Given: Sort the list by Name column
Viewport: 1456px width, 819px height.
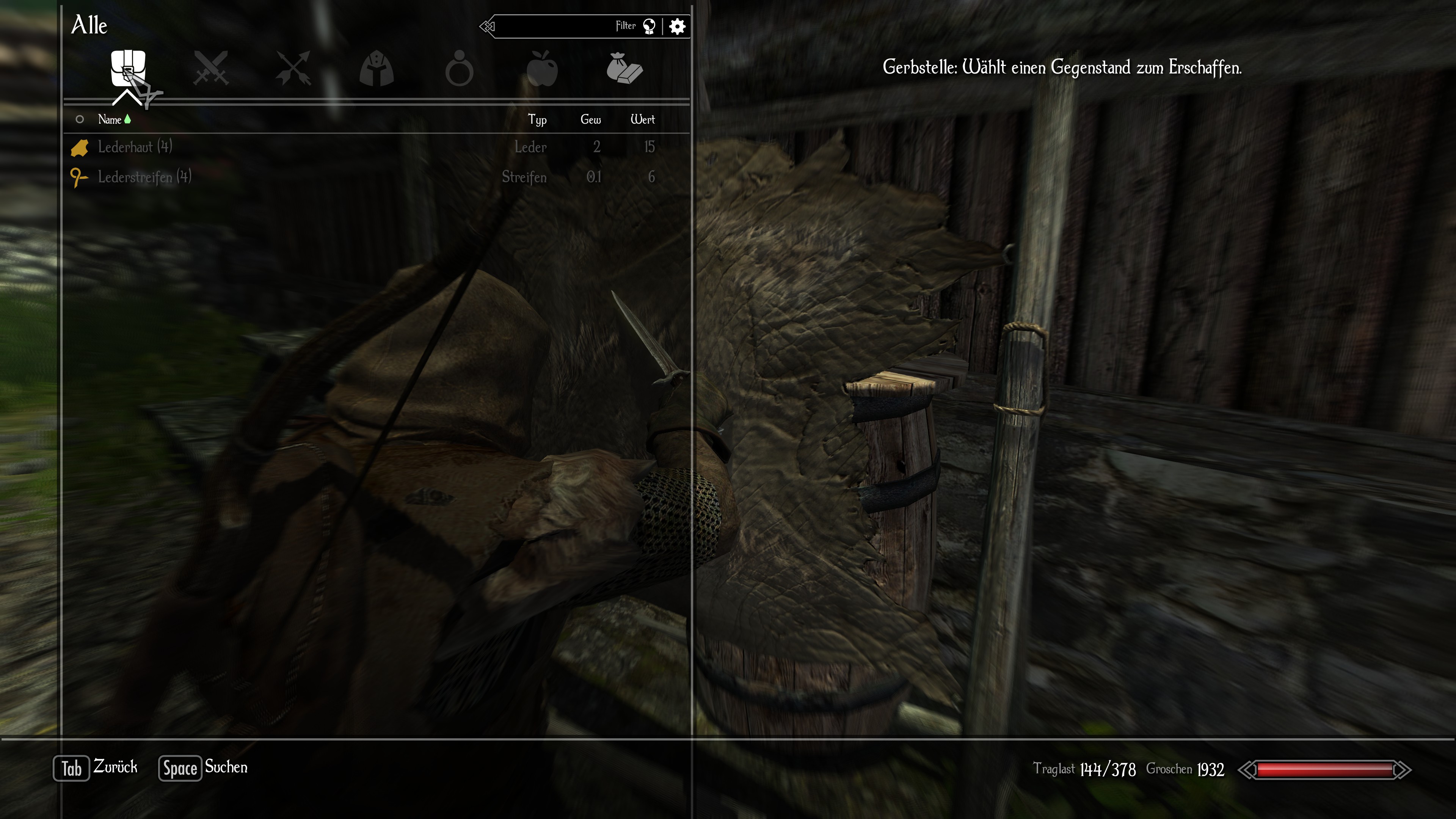Looking at the screenshot, I should pyautogui.click(x=110, y=119).
